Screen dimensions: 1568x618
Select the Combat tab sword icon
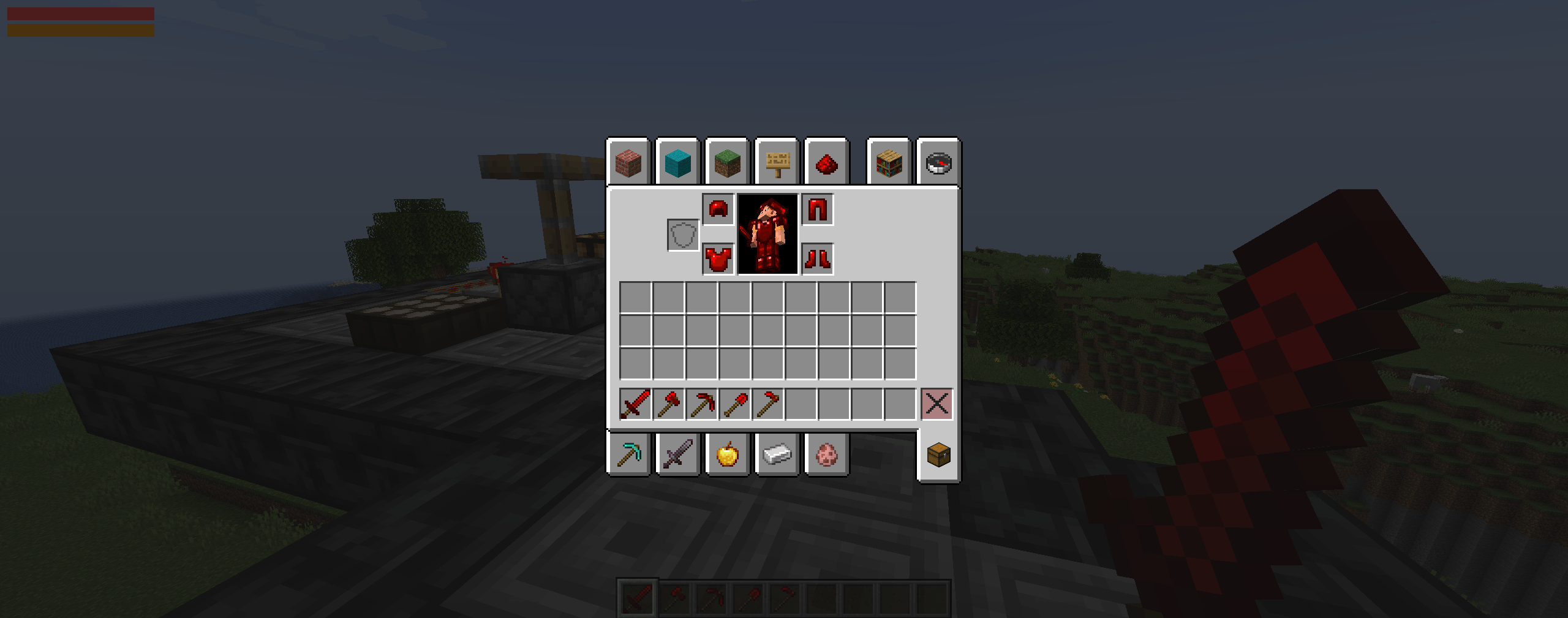pos(680,454)
